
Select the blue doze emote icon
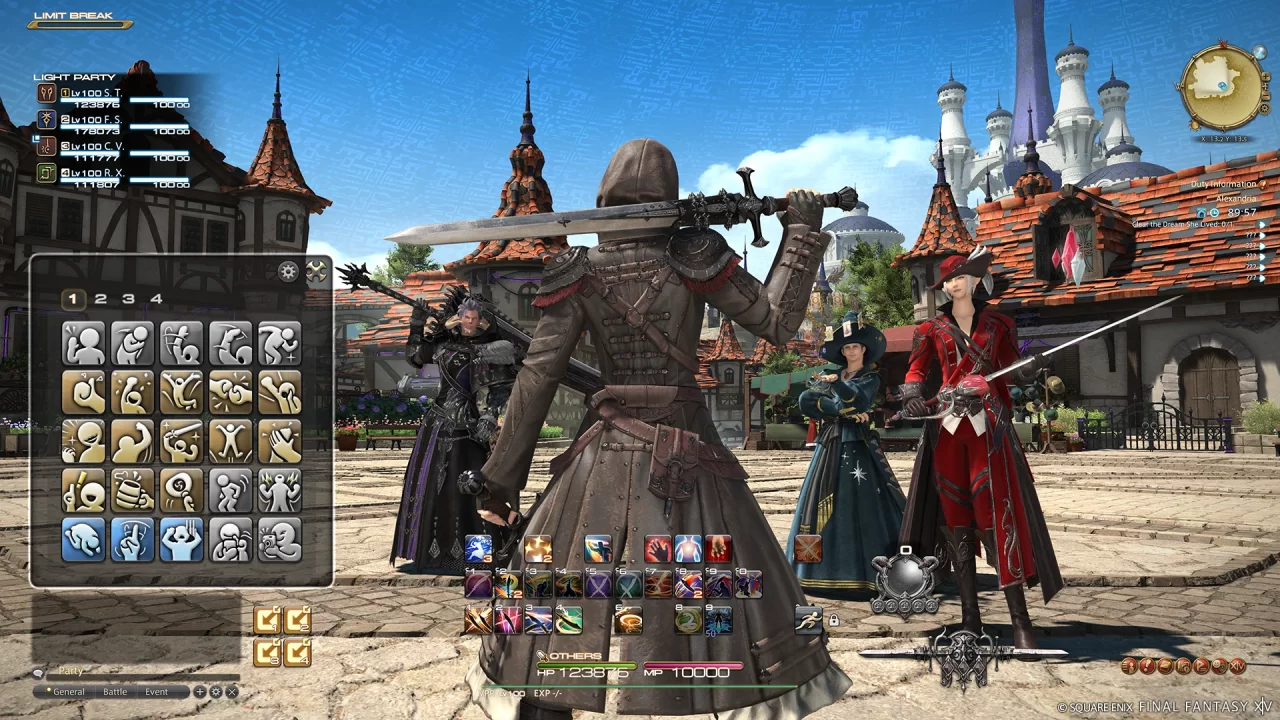pos(83,541)
